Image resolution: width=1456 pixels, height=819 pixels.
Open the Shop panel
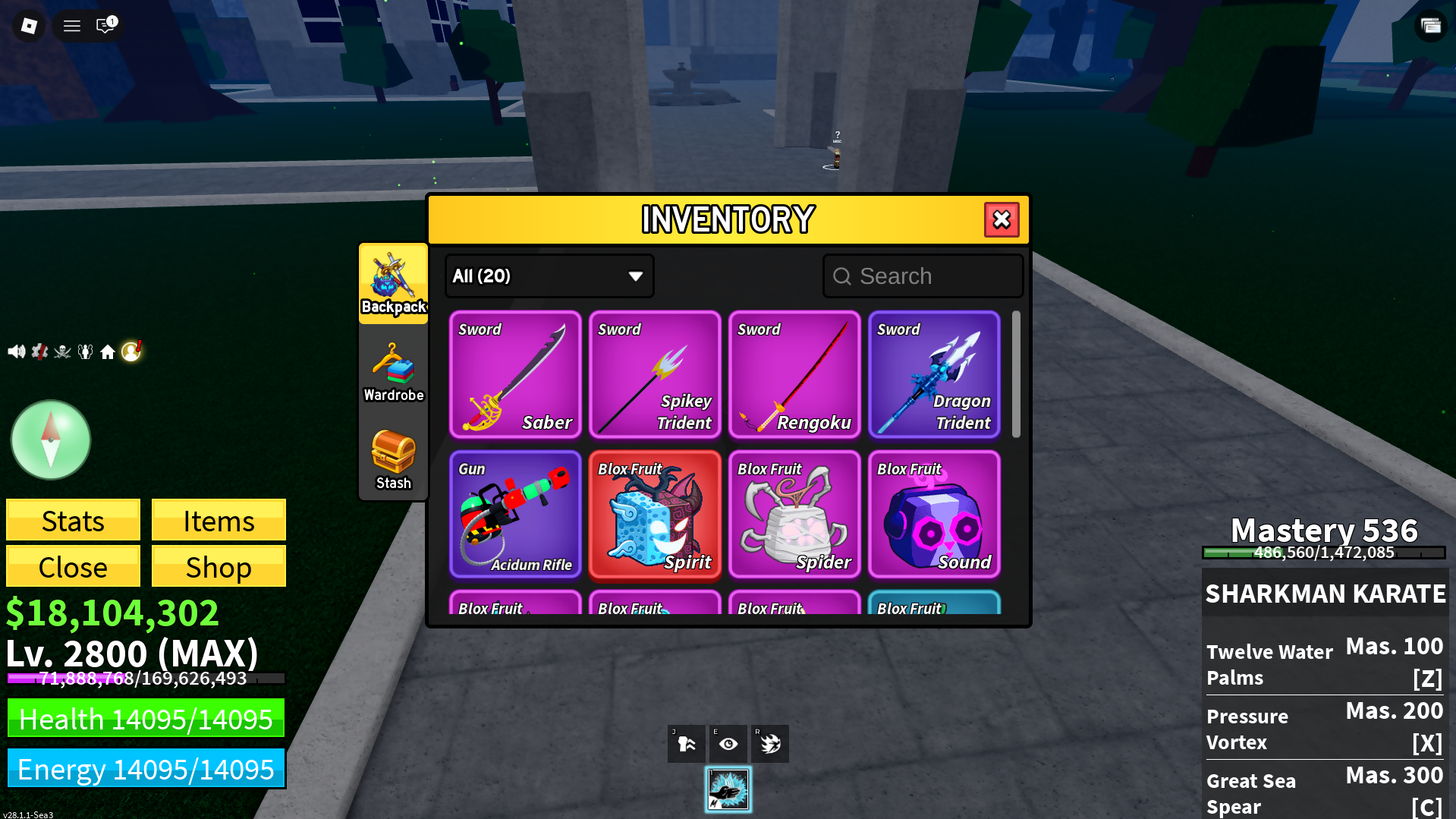point(219,566)
